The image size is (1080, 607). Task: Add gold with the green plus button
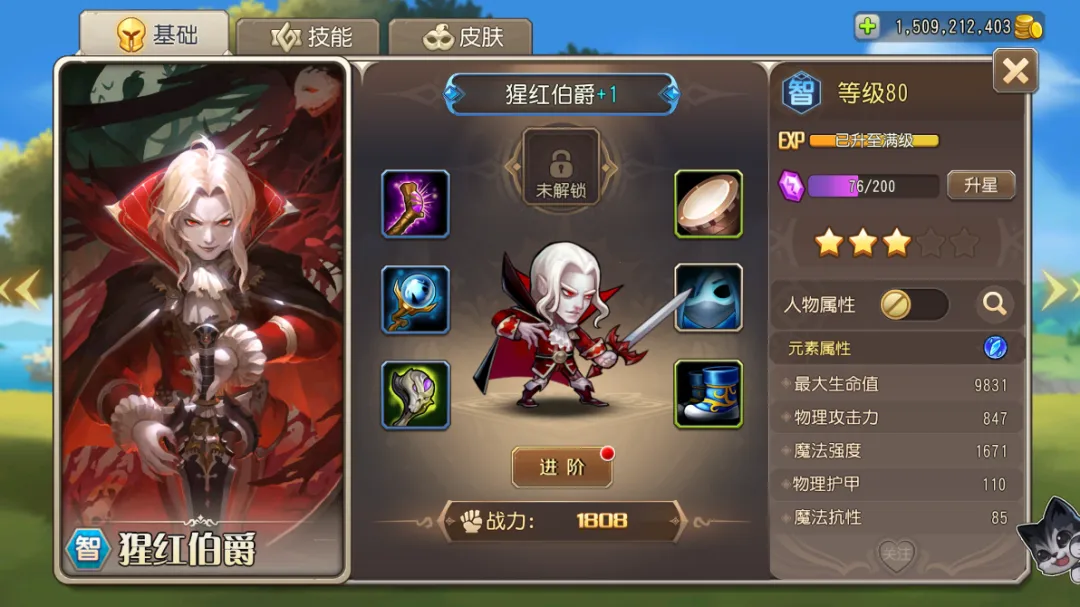coord(867,27)
